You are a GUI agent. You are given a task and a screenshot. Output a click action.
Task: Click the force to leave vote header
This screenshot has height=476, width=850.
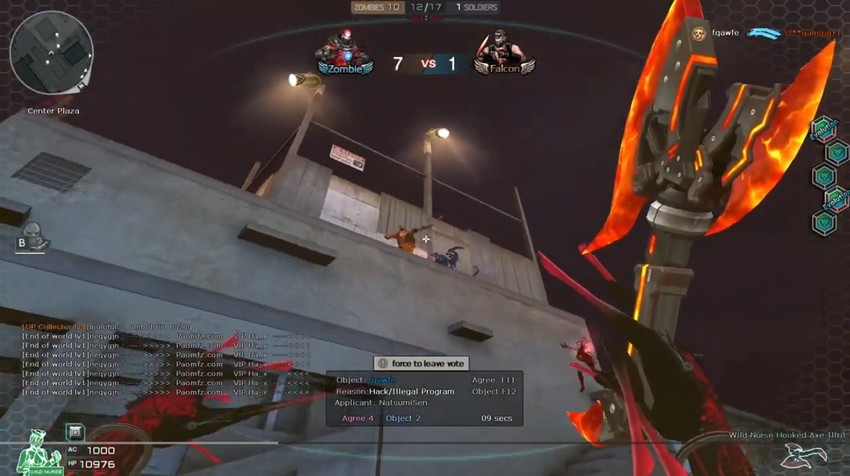click(x=421, y=364)
